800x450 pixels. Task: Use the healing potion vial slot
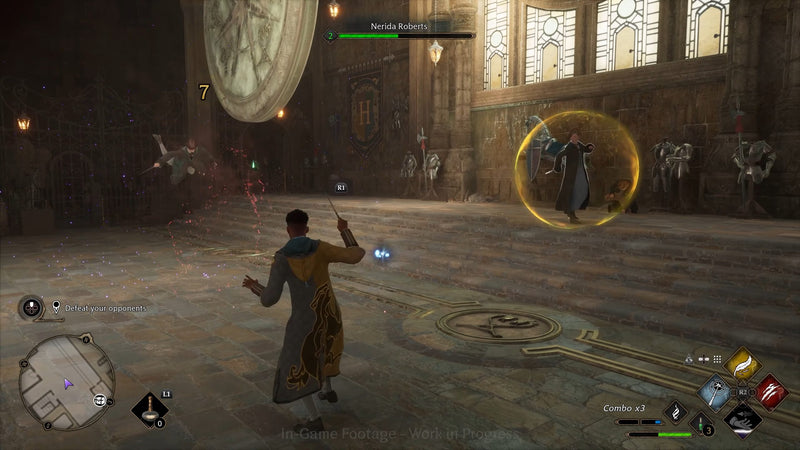[x=702, y=423]
